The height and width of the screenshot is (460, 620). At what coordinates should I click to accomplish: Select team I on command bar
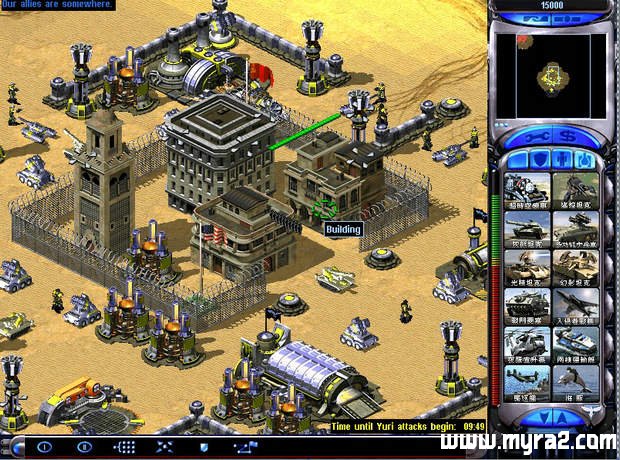(x=44, y=446)
